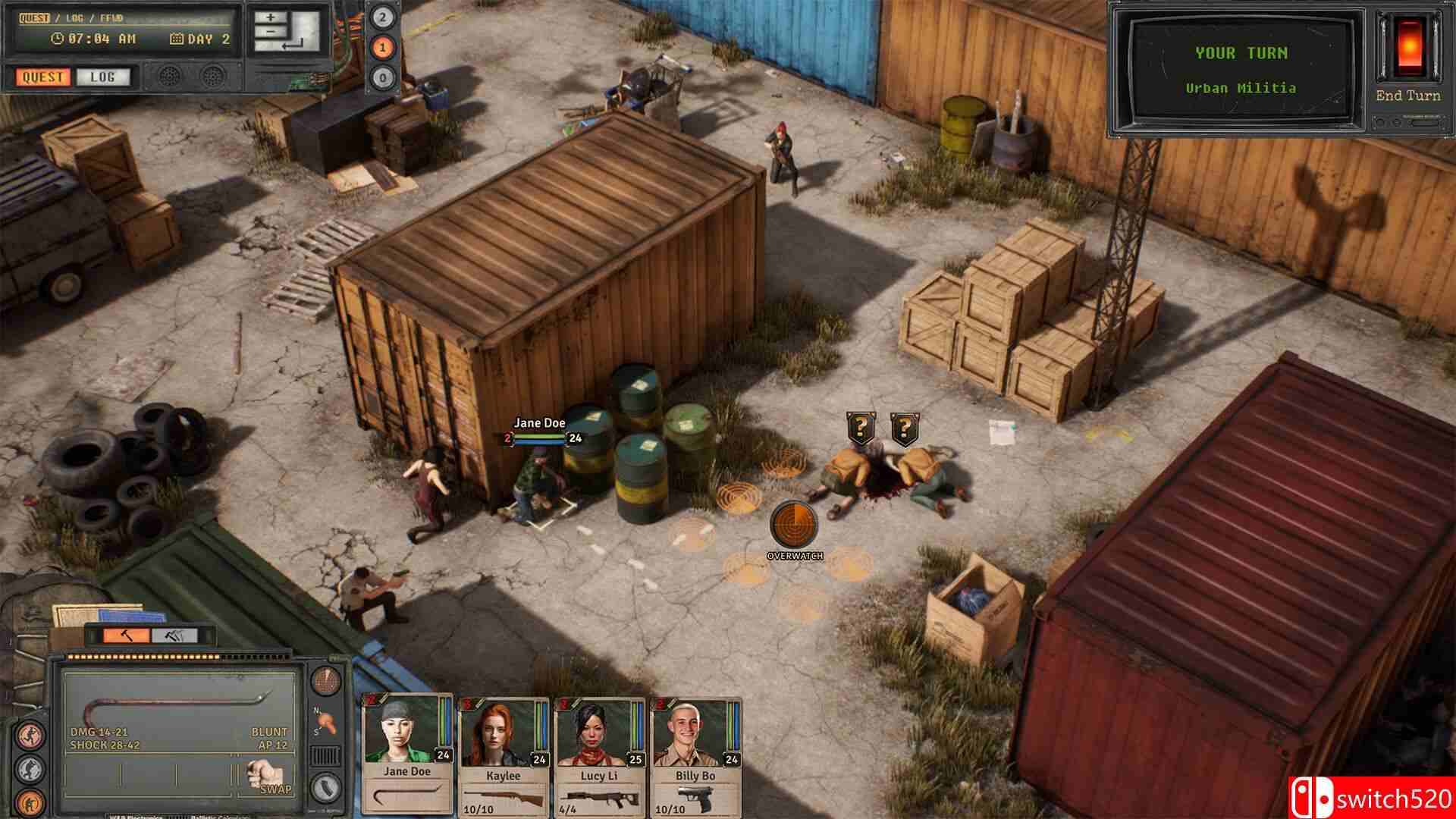The width and height of the screenshot is (1456, 819).
Task: Toggle FFWD fast forward mode
Action: coord(110,17)
